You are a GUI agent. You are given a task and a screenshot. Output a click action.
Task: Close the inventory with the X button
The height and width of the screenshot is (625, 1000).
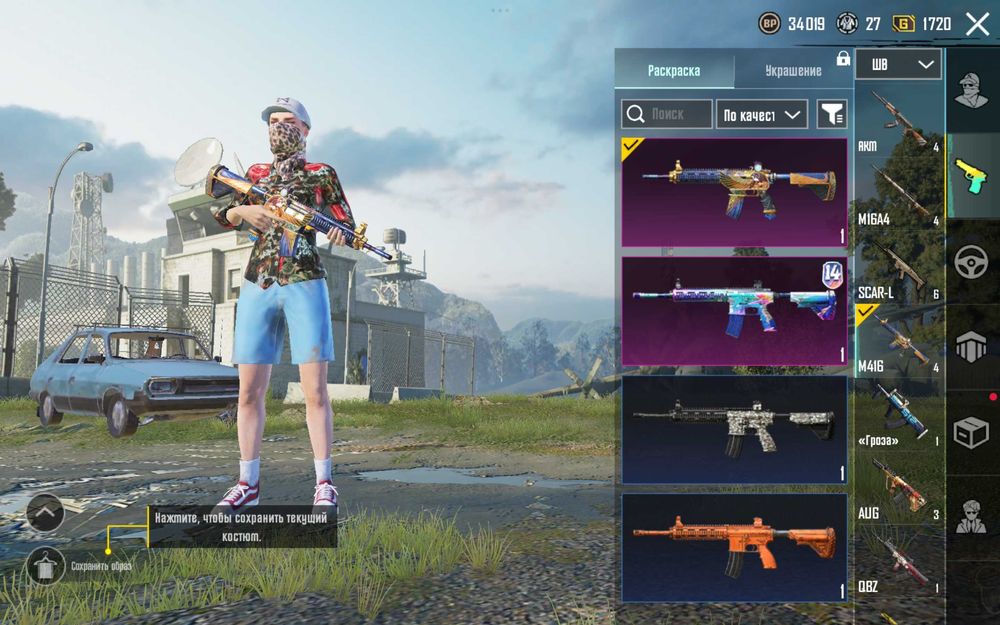[x=976, y=24]
